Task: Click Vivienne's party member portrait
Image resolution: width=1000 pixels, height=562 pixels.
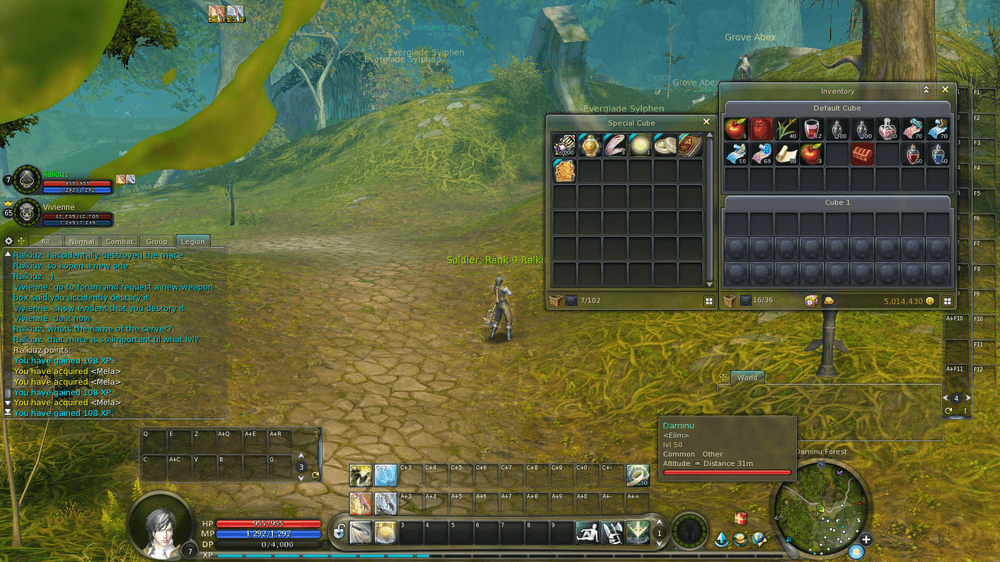Action: (x=28, y=212)
